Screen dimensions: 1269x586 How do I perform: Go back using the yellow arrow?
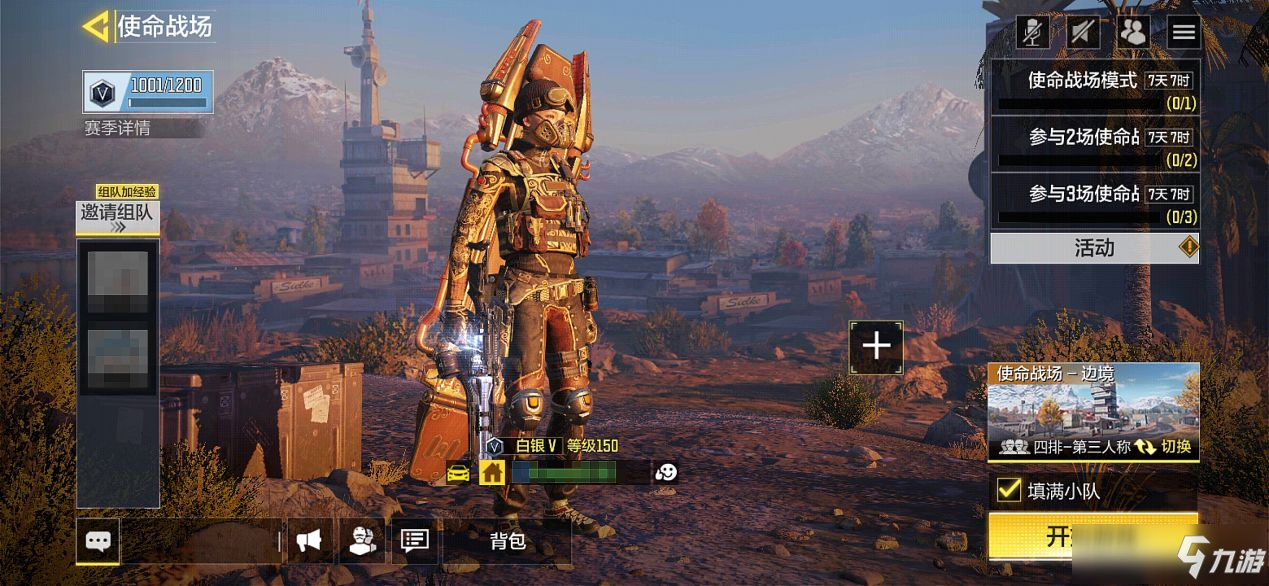(x=96, y=27)
